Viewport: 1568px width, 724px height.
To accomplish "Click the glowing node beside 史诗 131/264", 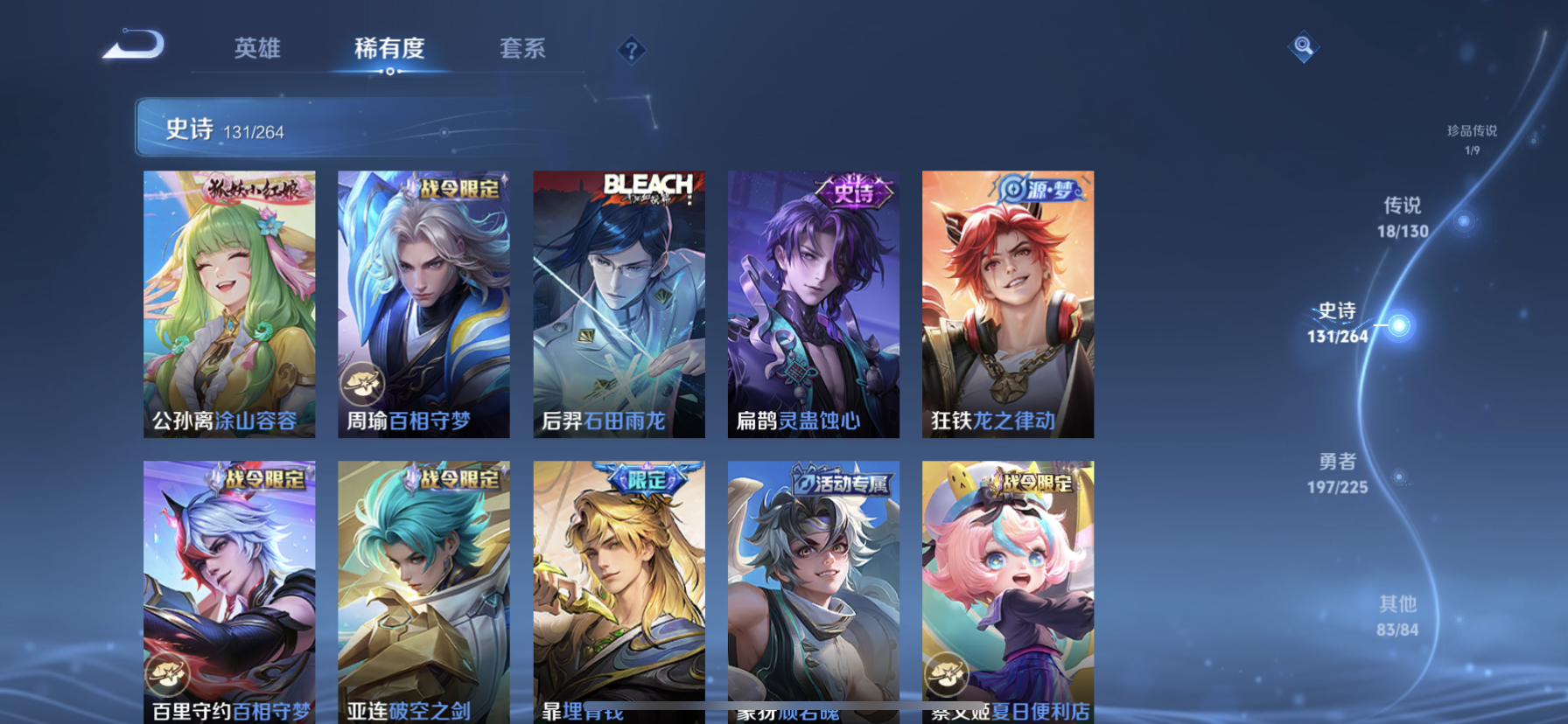I will pyautogui.click(x=1401, y=324).
